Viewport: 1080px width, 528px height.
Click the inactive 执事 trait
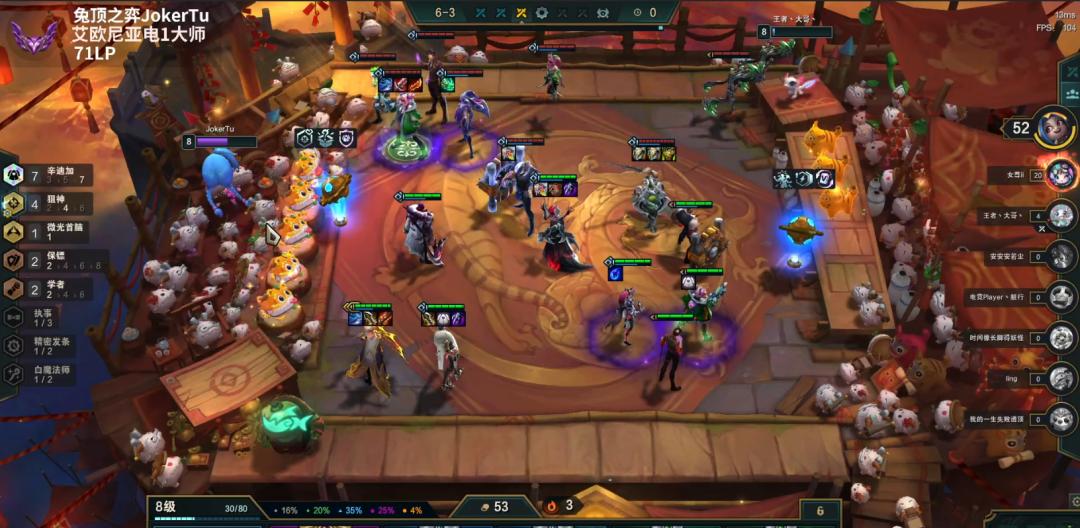click(x=40, y=317)
